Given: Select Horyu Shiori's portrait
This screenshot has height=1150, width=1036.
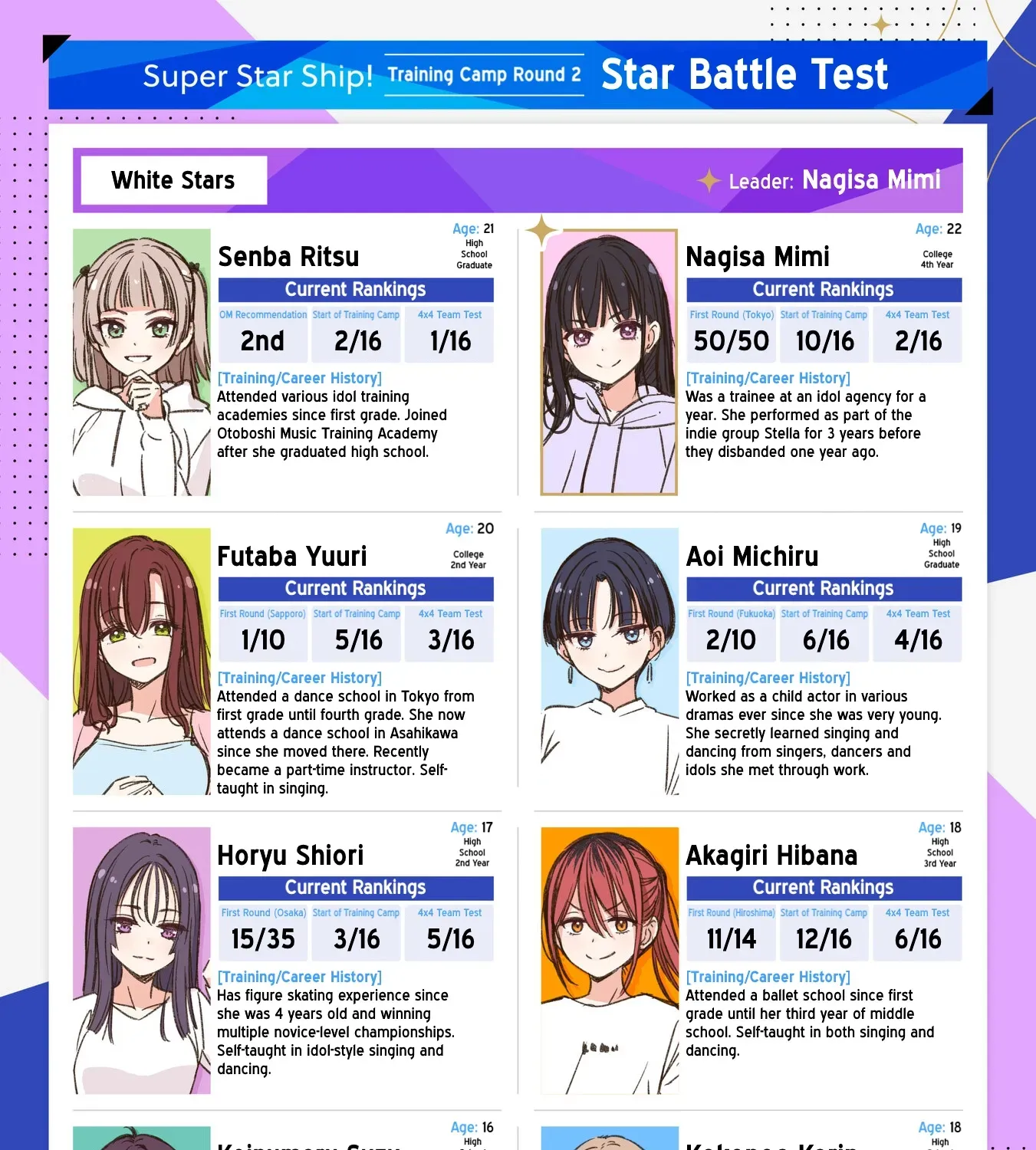Looking at the screenshot, I should pyautogui.click(x=142, y=960).
